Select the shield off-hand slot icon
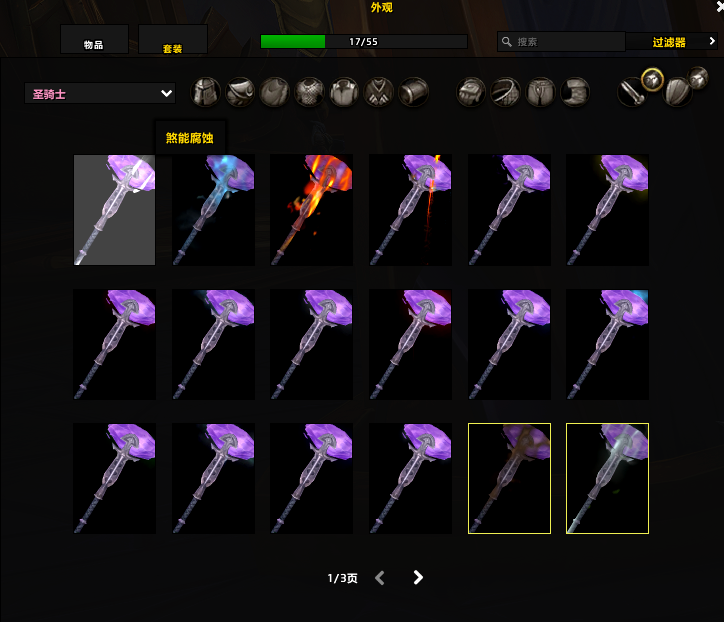The height and width of the screenshot is (622, 724). [x=678, y=92]
